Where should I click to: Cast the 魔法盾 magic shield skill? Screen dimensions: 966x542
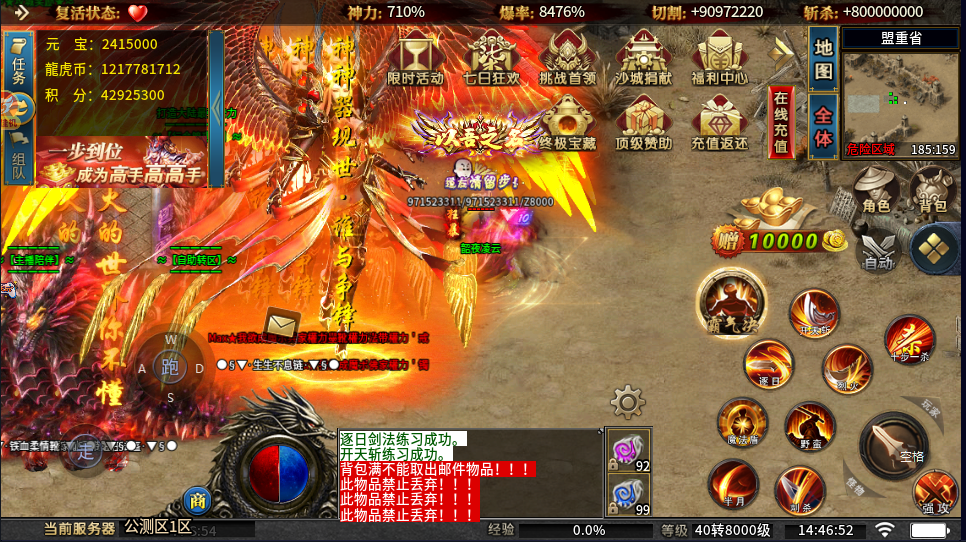point(741,424)
